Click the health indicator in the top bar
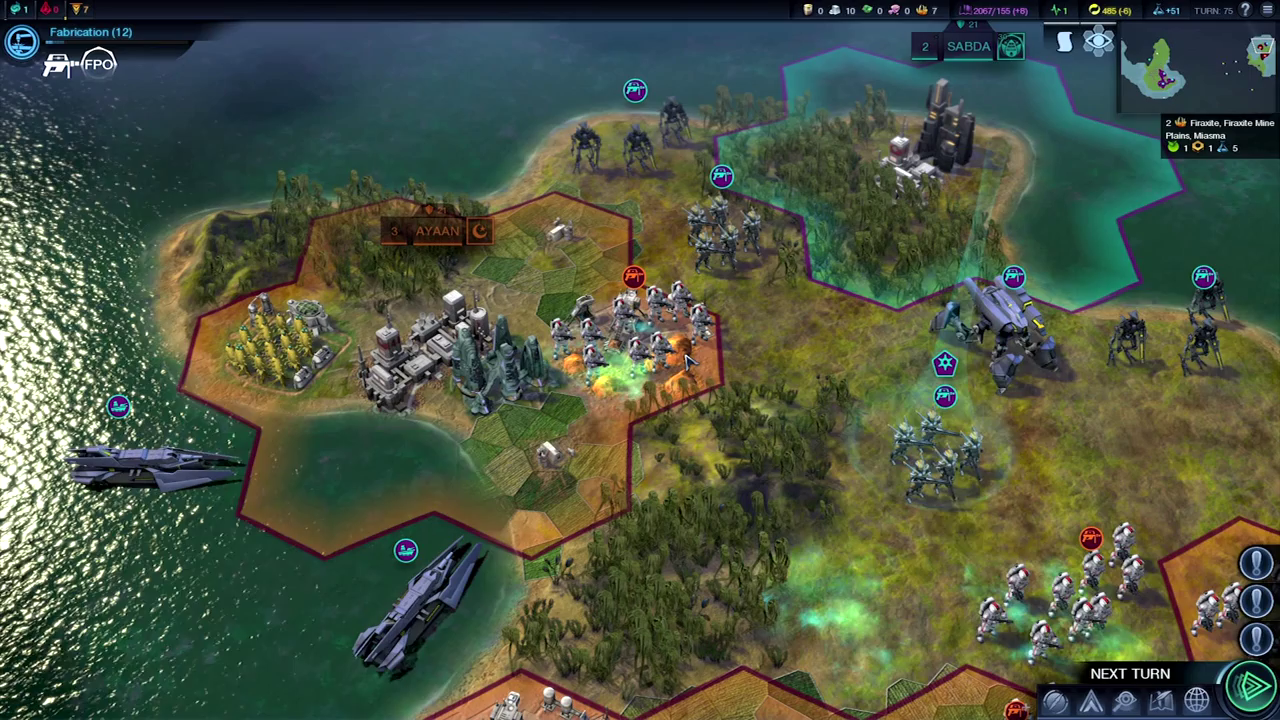The image size is (1280, 720). (x=1057, y=10)
